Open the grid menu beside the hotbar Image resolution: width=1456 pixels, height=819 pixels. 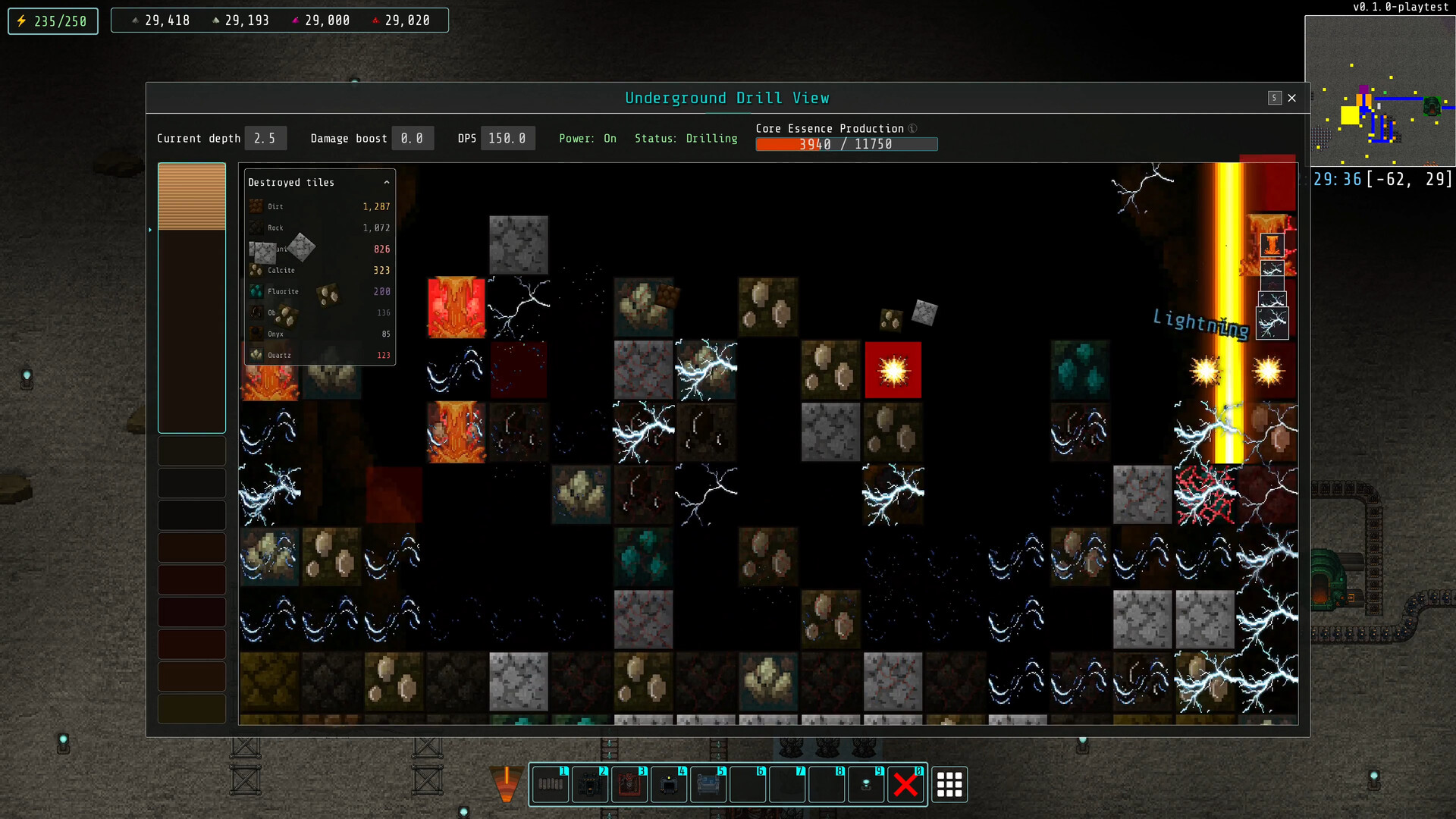click(949, 785)
